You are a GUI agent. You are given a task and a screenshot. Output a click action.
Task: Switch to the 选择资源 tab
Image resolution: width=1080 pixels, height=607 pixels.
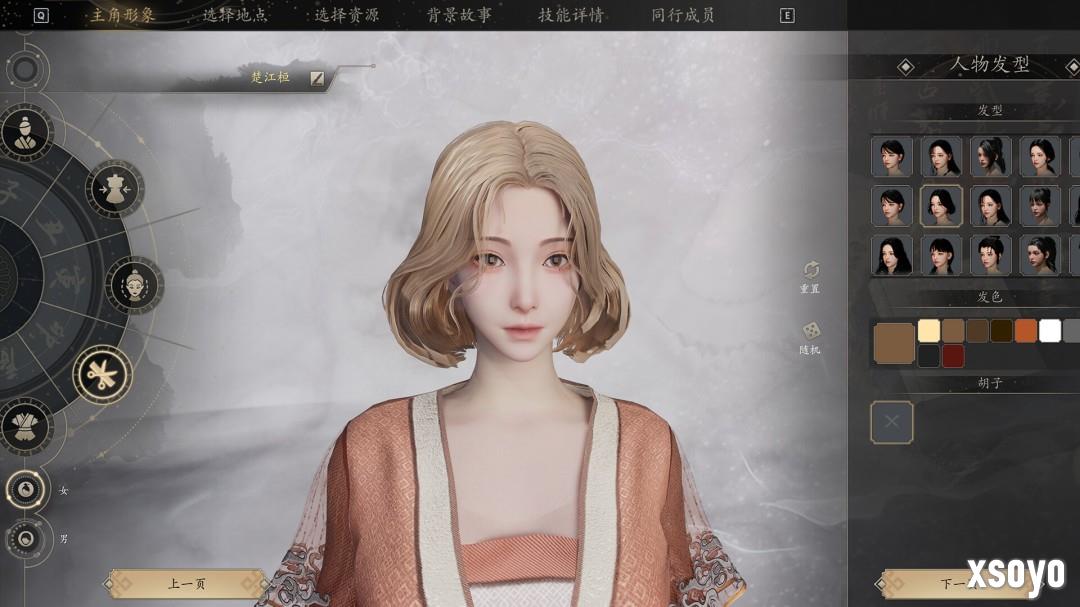(347, 15)
